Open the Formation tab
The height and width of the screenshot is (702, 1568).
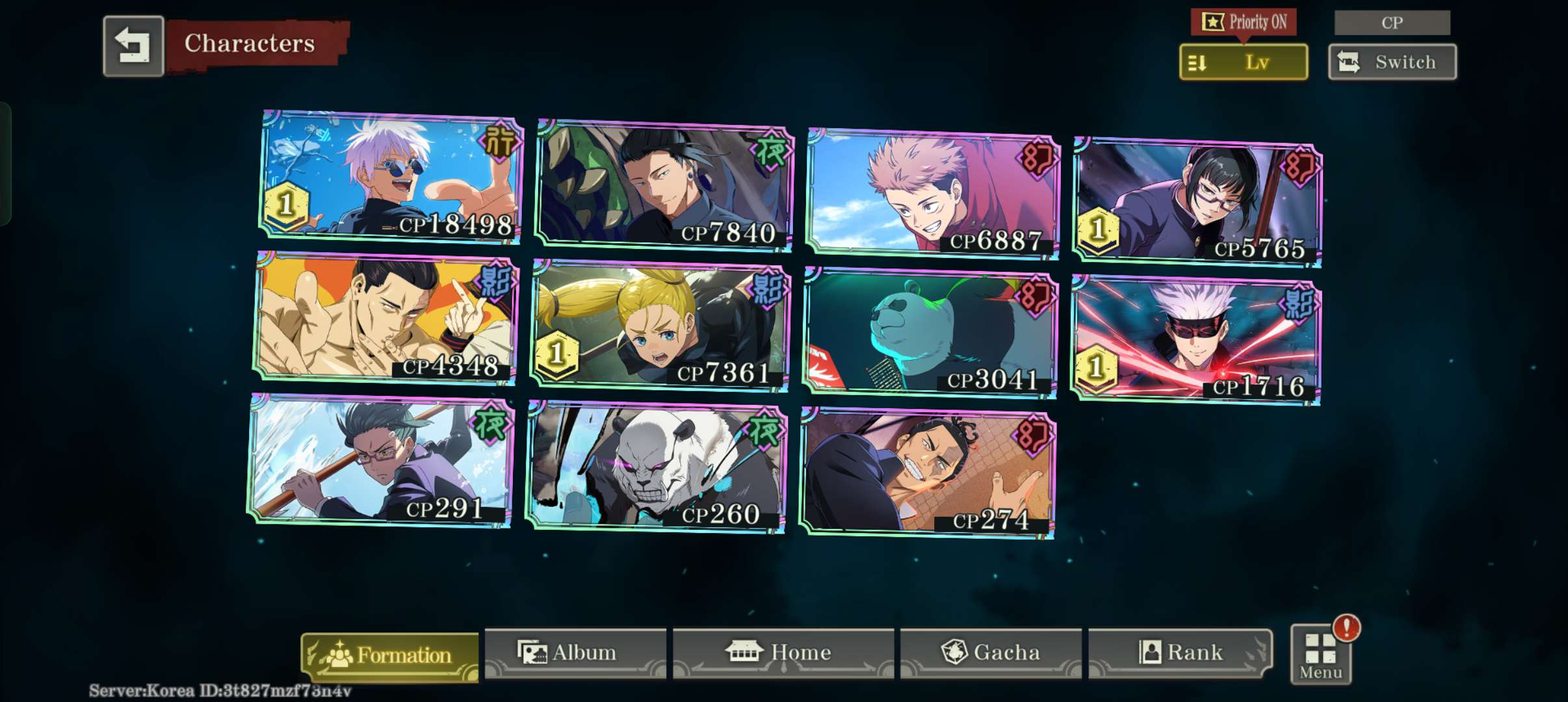click(390, 655)
